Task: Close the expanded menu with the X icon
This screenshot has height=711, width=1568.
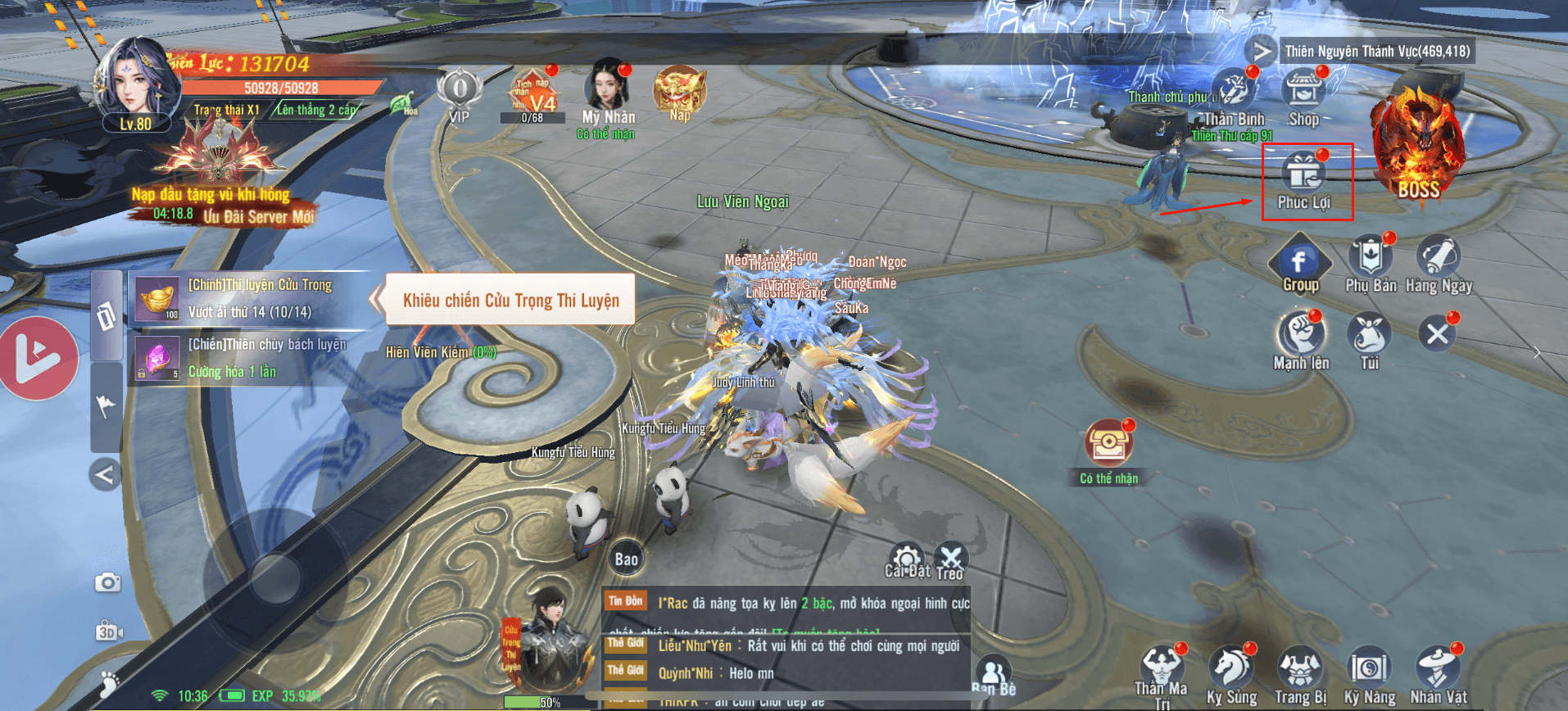Action: point(1437,334)
